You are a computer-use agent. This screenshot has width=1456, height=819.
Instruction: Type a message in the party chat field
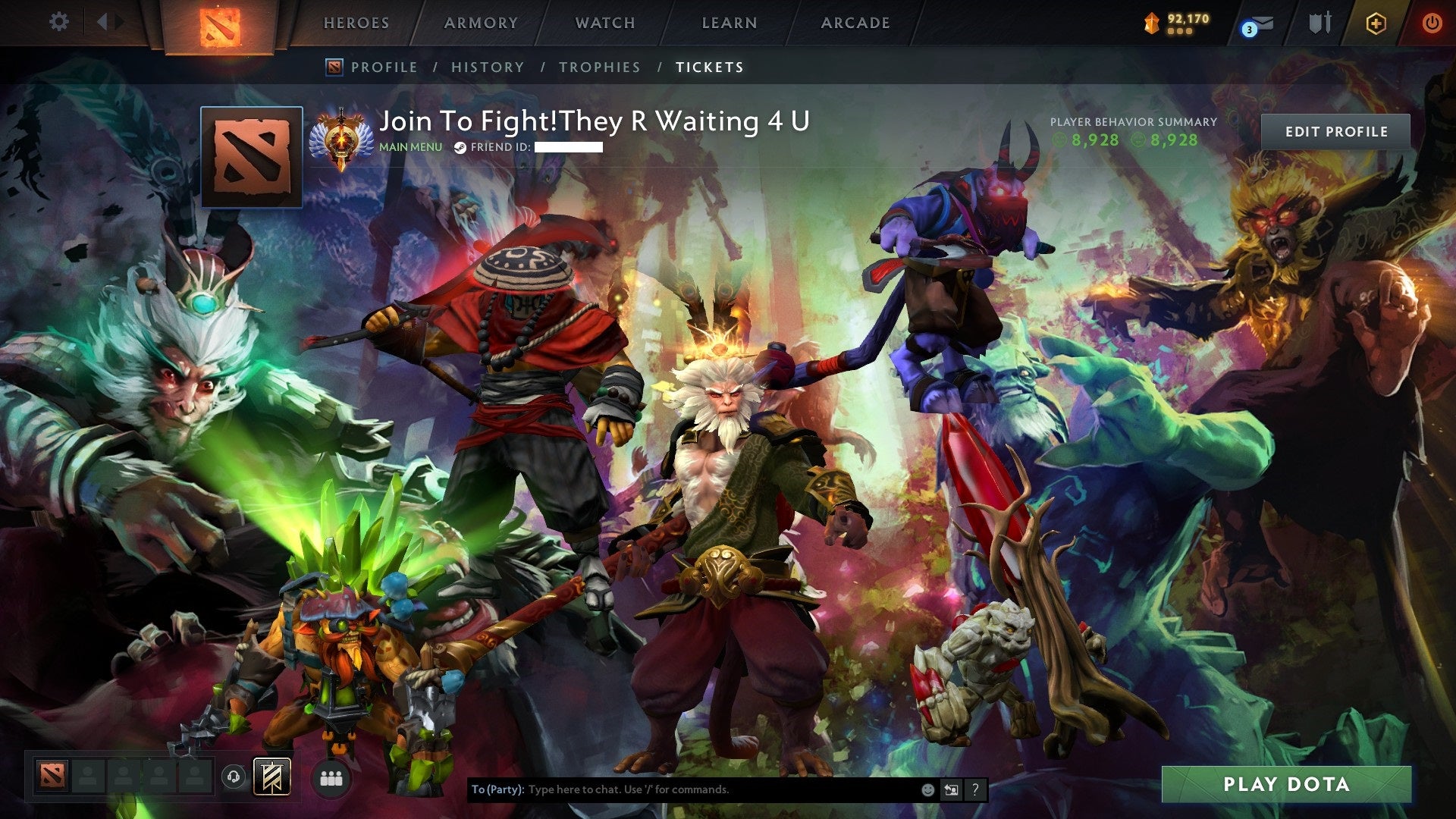point(682,790)
